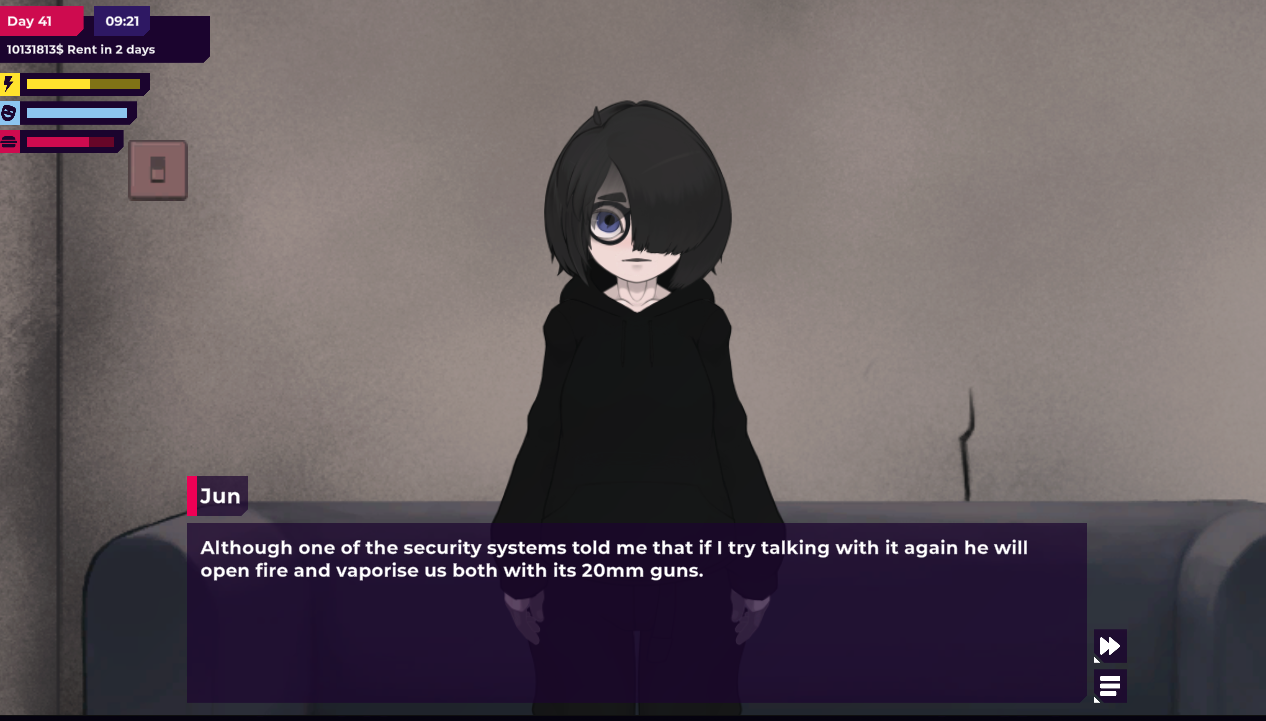Advance Jun's dialogue text box
This screenshot has width=1266, height=721.
click(636, 612)
